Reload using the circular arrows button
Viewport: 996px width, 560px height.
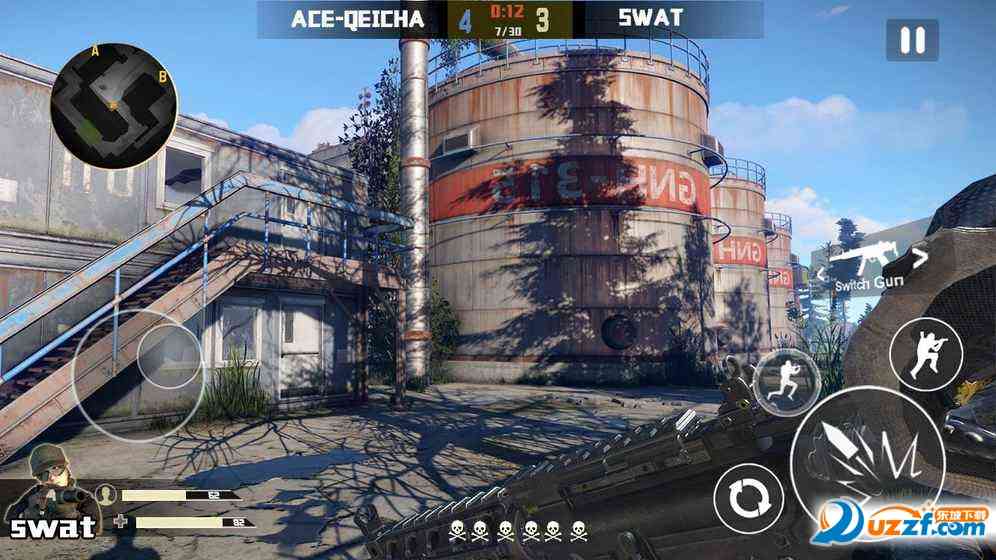coord(747,496)
